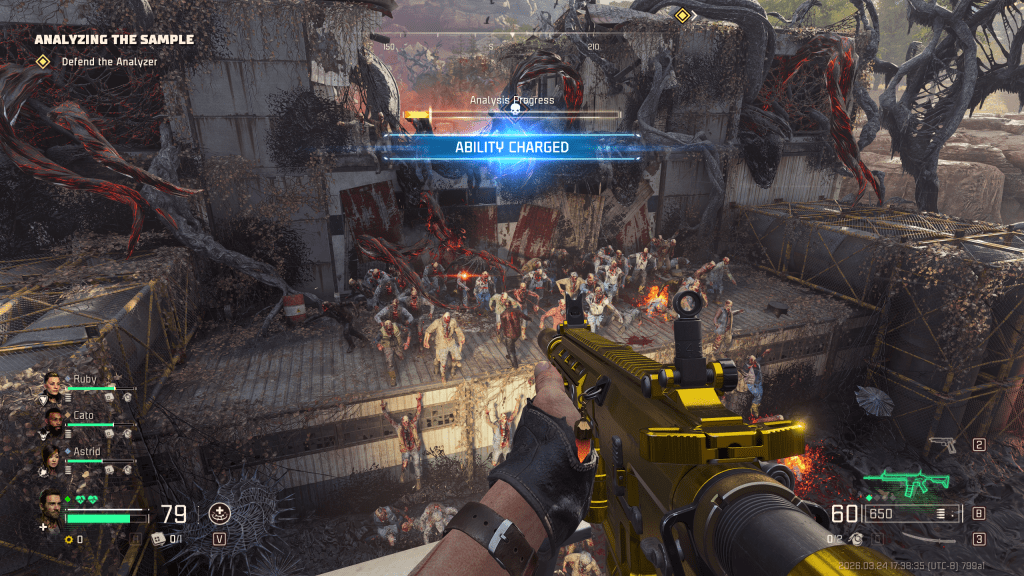Activate the charged medic ability icon

[x=219, y=515]
